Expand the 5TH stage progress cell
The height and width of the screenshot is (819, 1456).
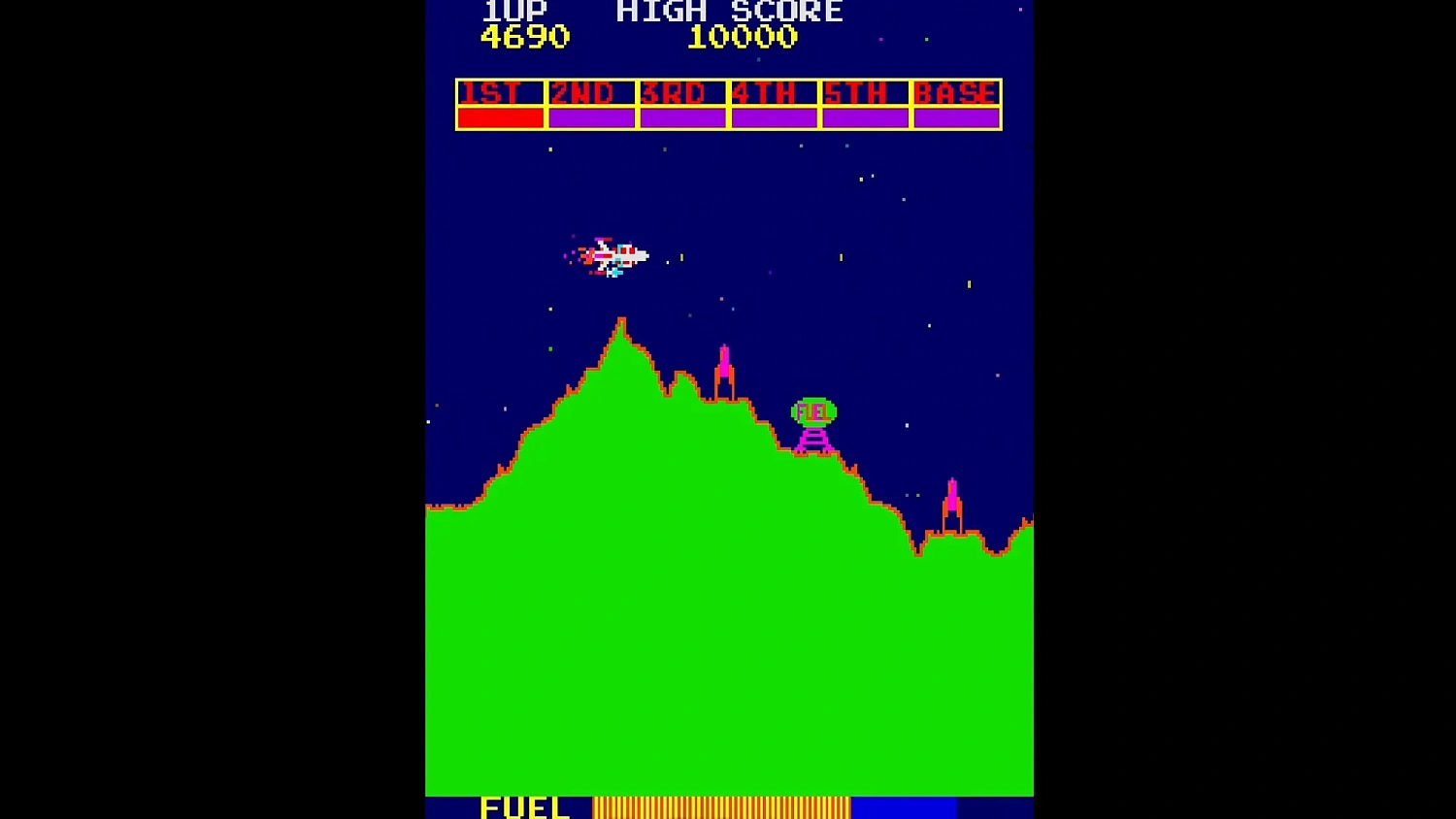(x=865, y=115)
